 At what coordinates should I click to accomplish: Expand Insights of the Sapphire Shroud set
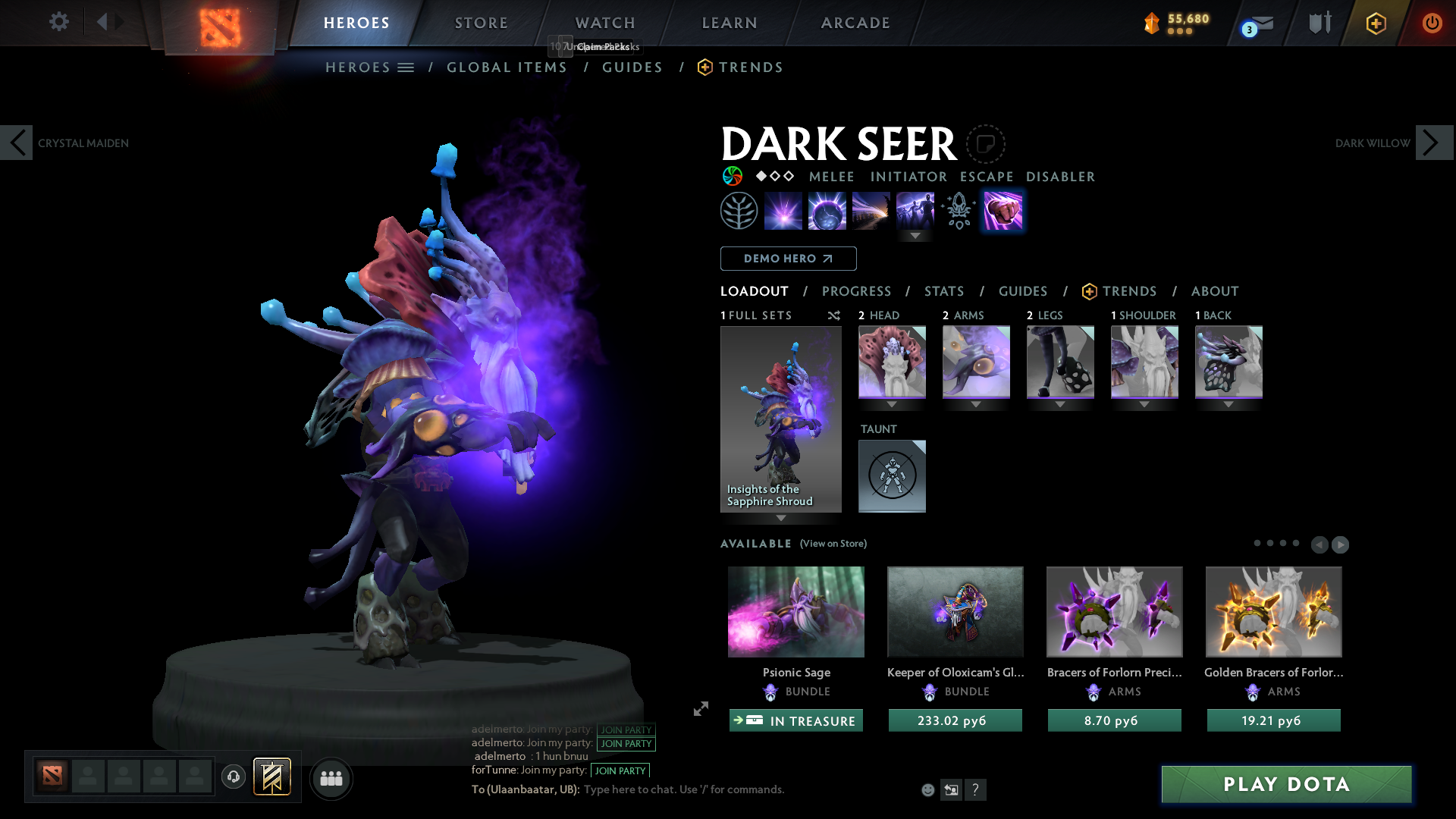(781, 519)
